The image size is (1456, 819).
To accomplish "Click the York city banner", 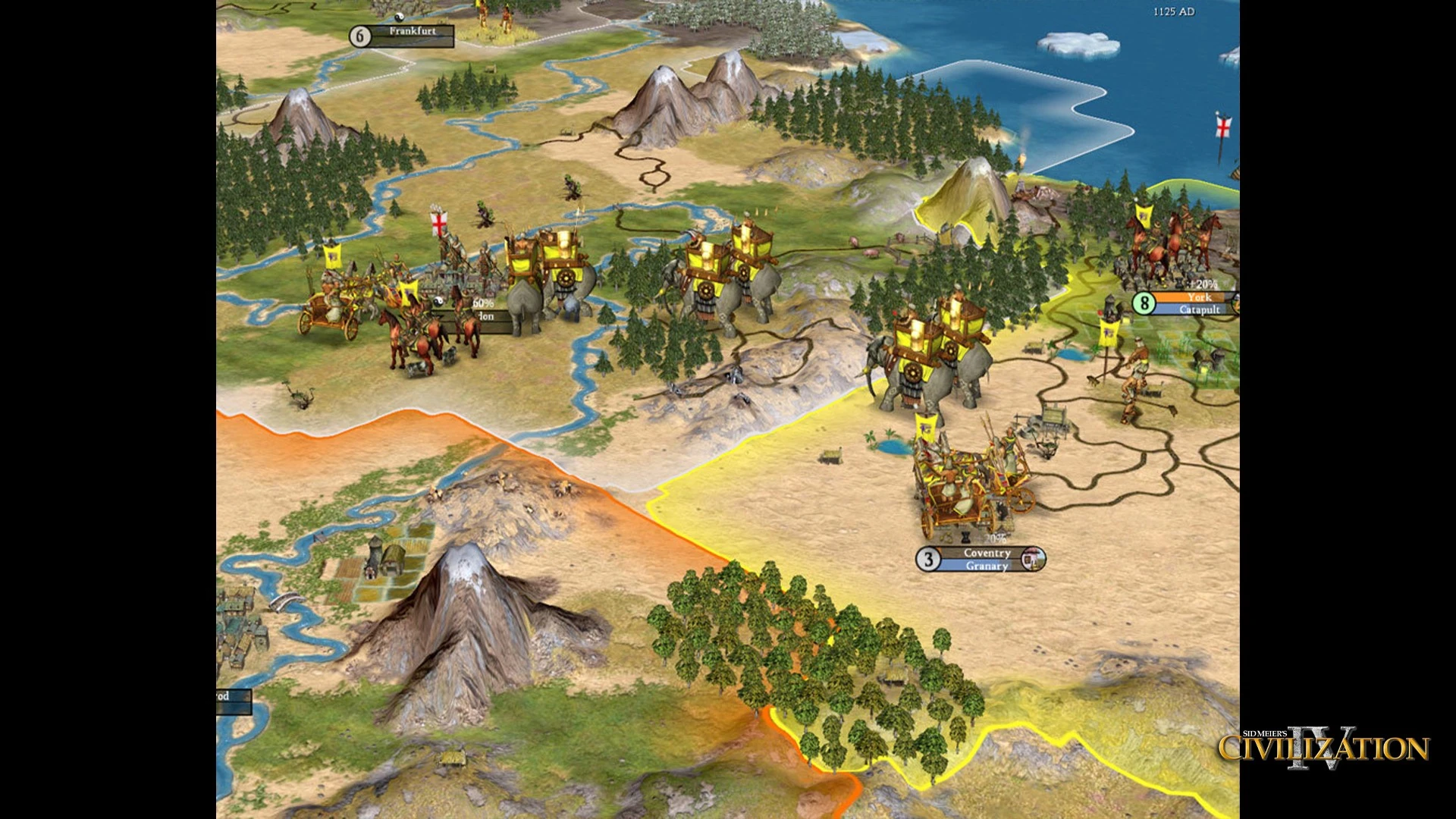I will 1198,297.
